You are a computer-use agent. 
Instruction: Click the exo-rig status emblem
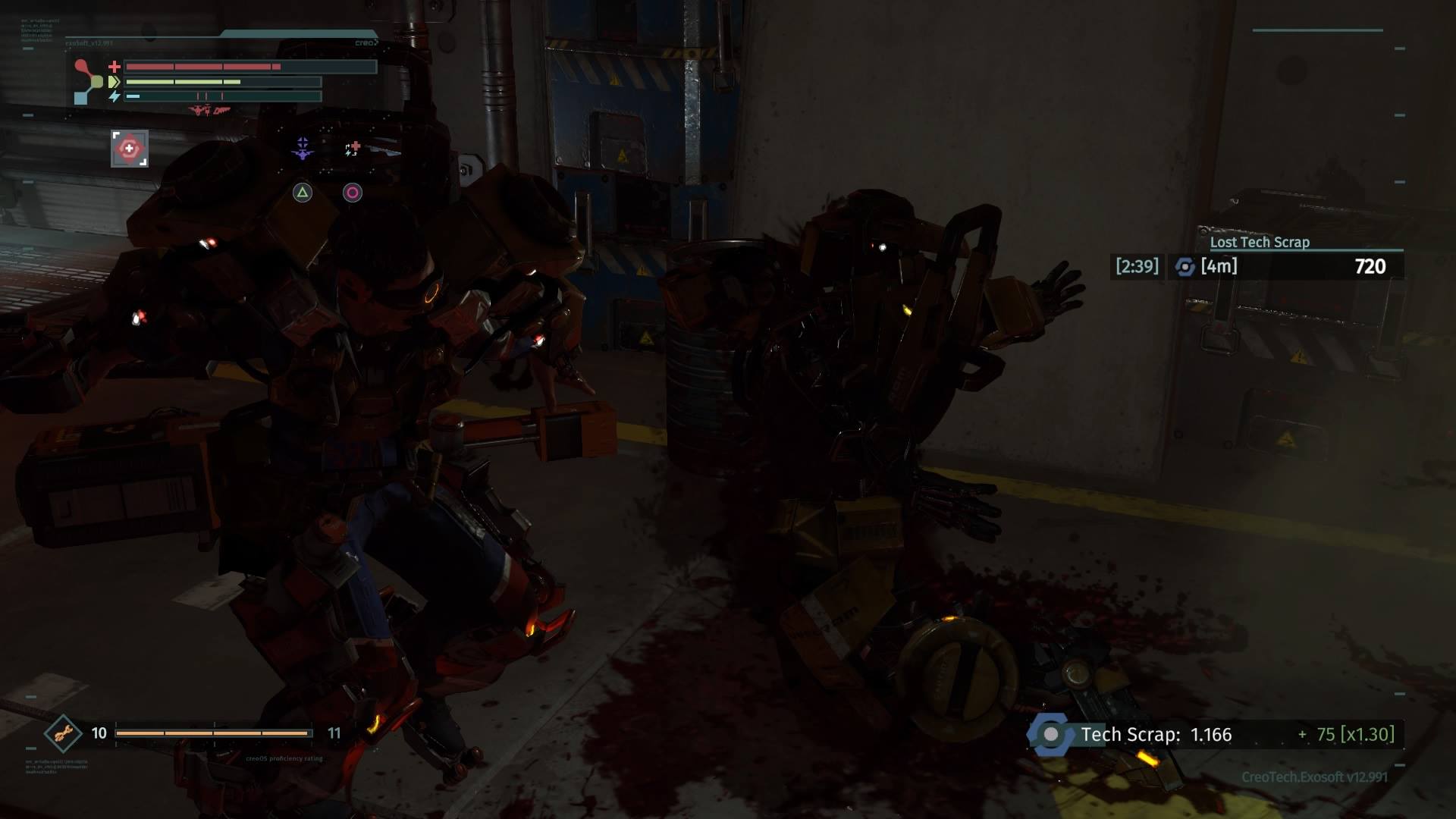tap(88, 81)
